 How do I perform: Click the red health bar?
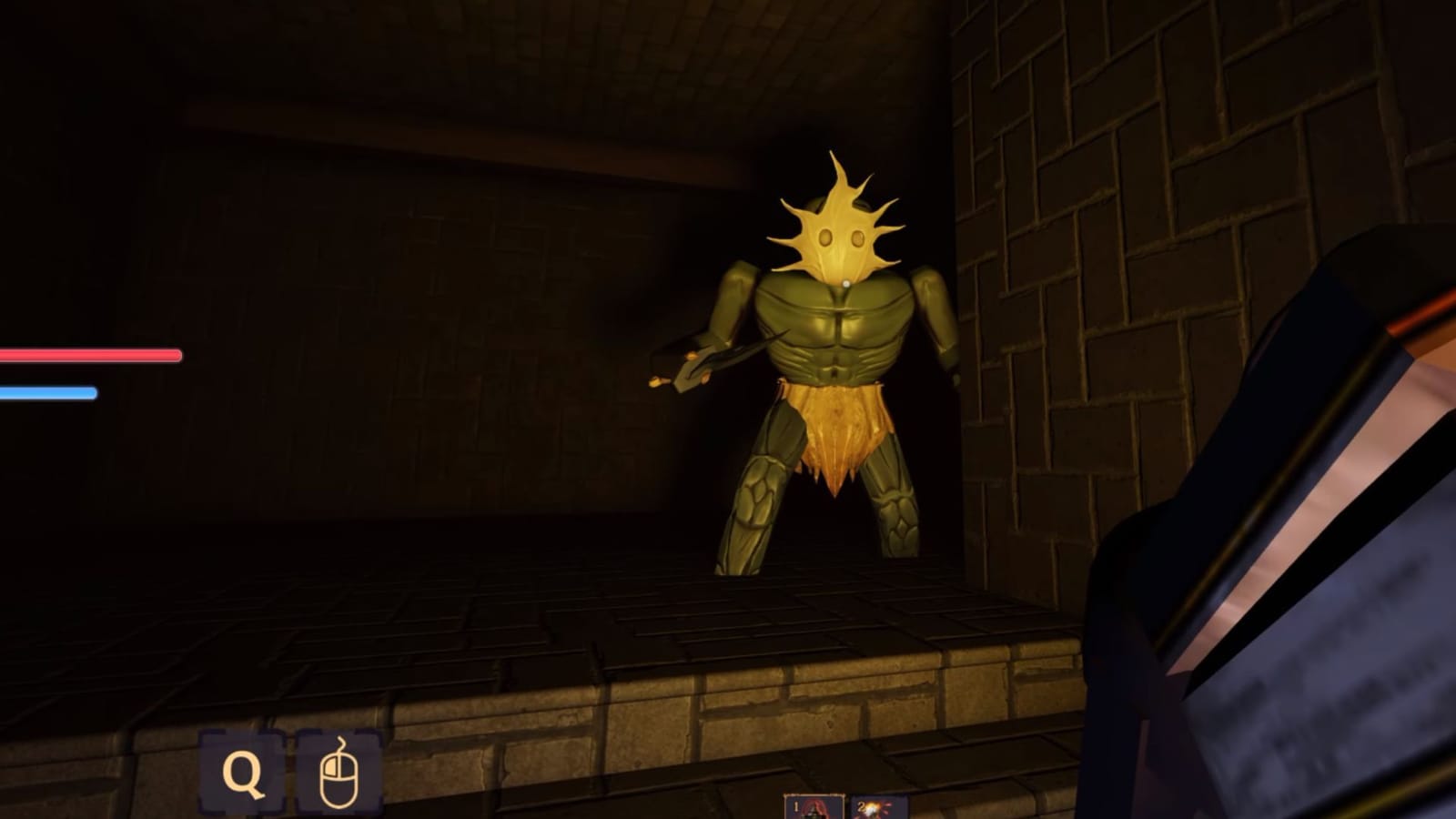(91, 355)
